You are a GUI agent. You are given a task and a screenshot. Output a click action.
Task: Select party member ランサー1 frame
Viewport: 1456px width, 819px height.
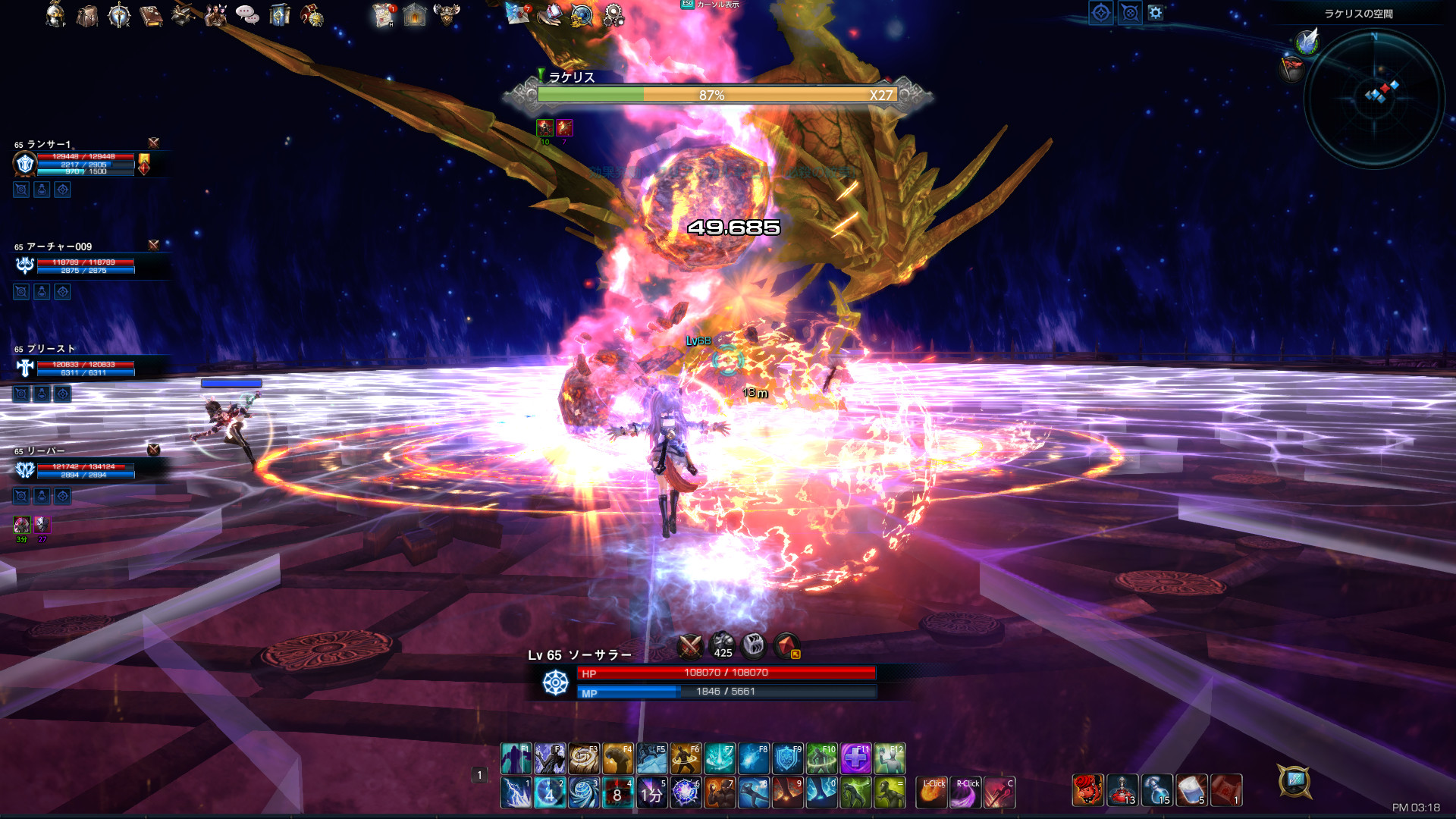(83, 161)
